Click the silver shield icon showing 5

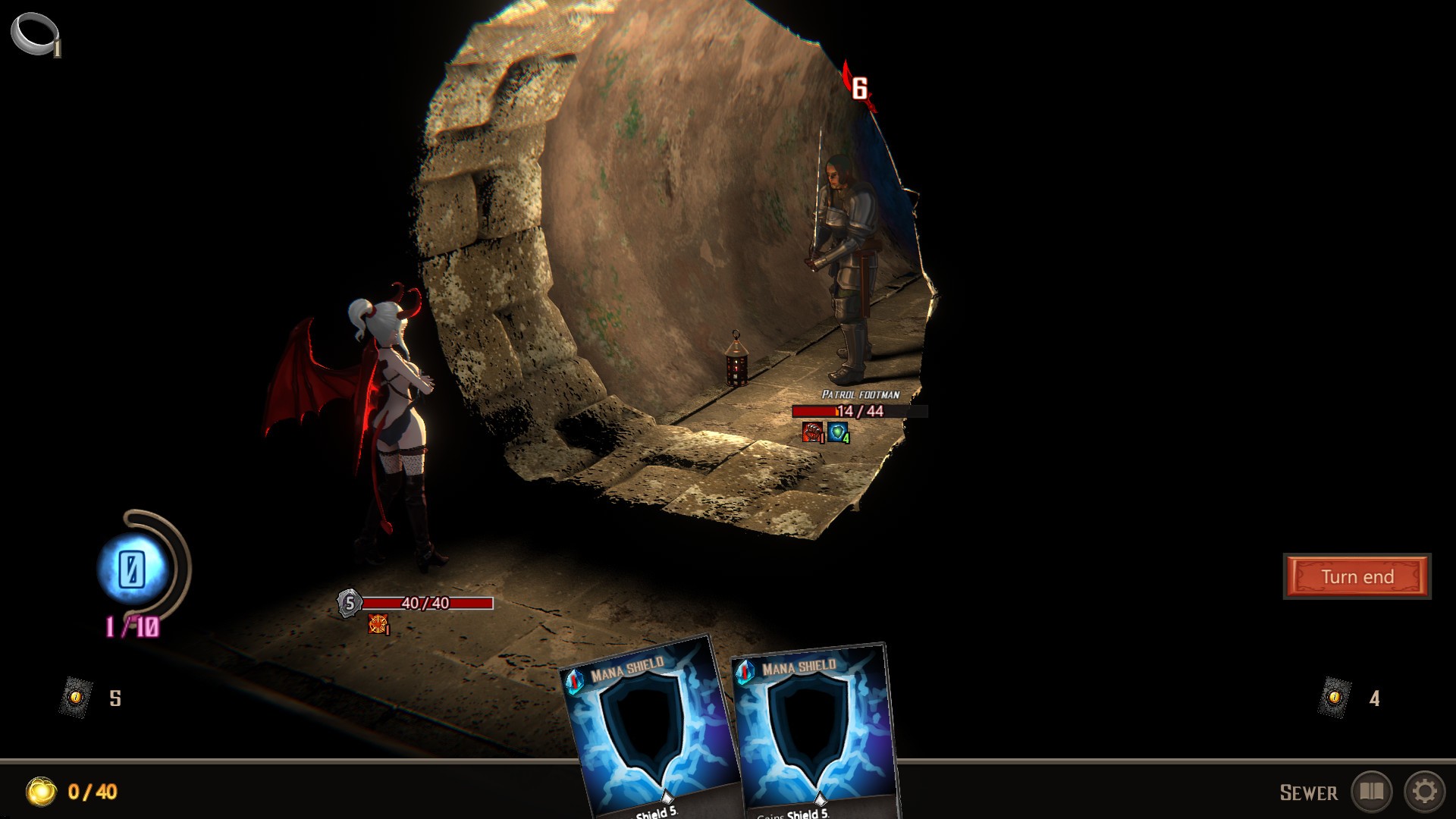tap(349, 604)
